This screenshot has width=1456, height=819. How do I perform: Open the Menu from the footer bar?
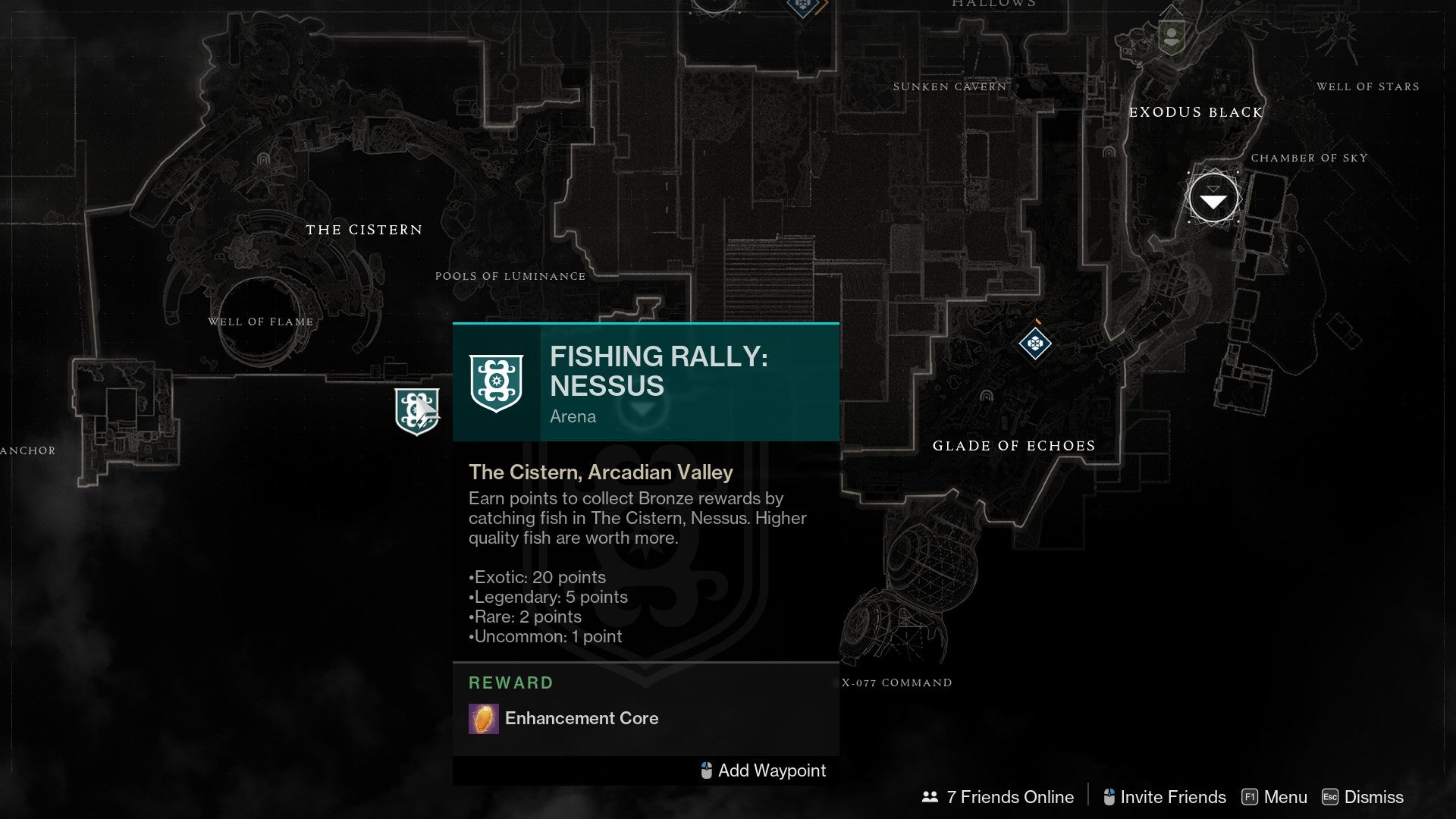click(x=1275, y=797)
